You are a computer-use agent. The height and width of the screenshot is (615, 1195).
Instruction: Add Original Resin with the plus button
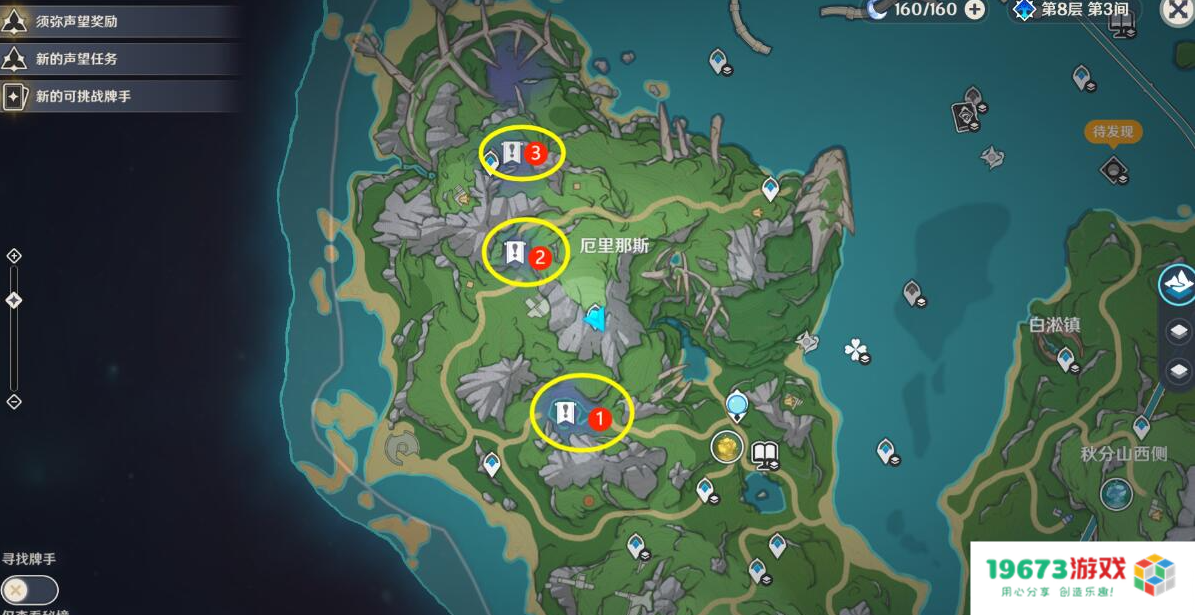974,10
